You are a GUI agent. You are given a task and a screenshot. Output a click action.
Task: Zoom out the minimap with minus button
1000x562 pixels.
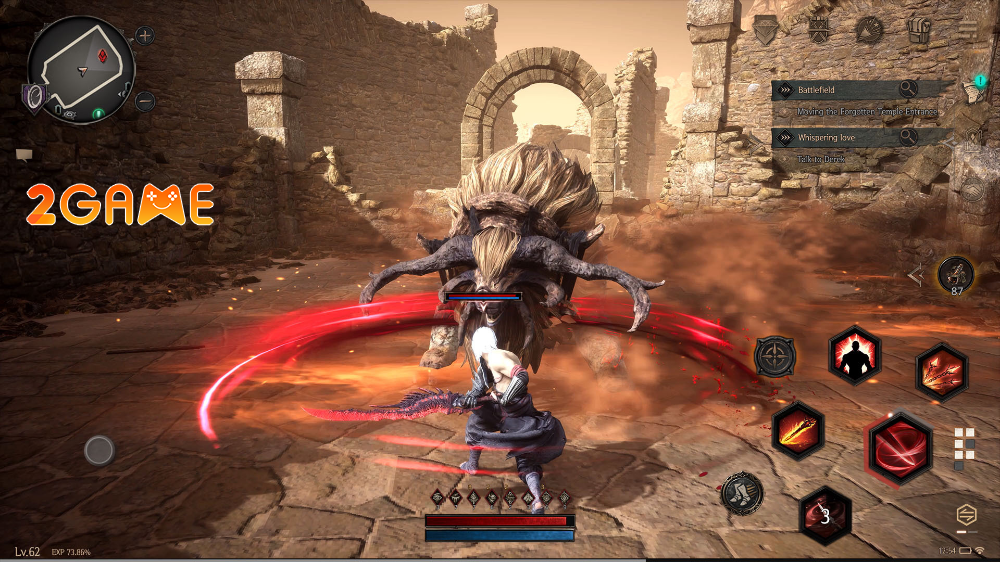pos(145,101)
